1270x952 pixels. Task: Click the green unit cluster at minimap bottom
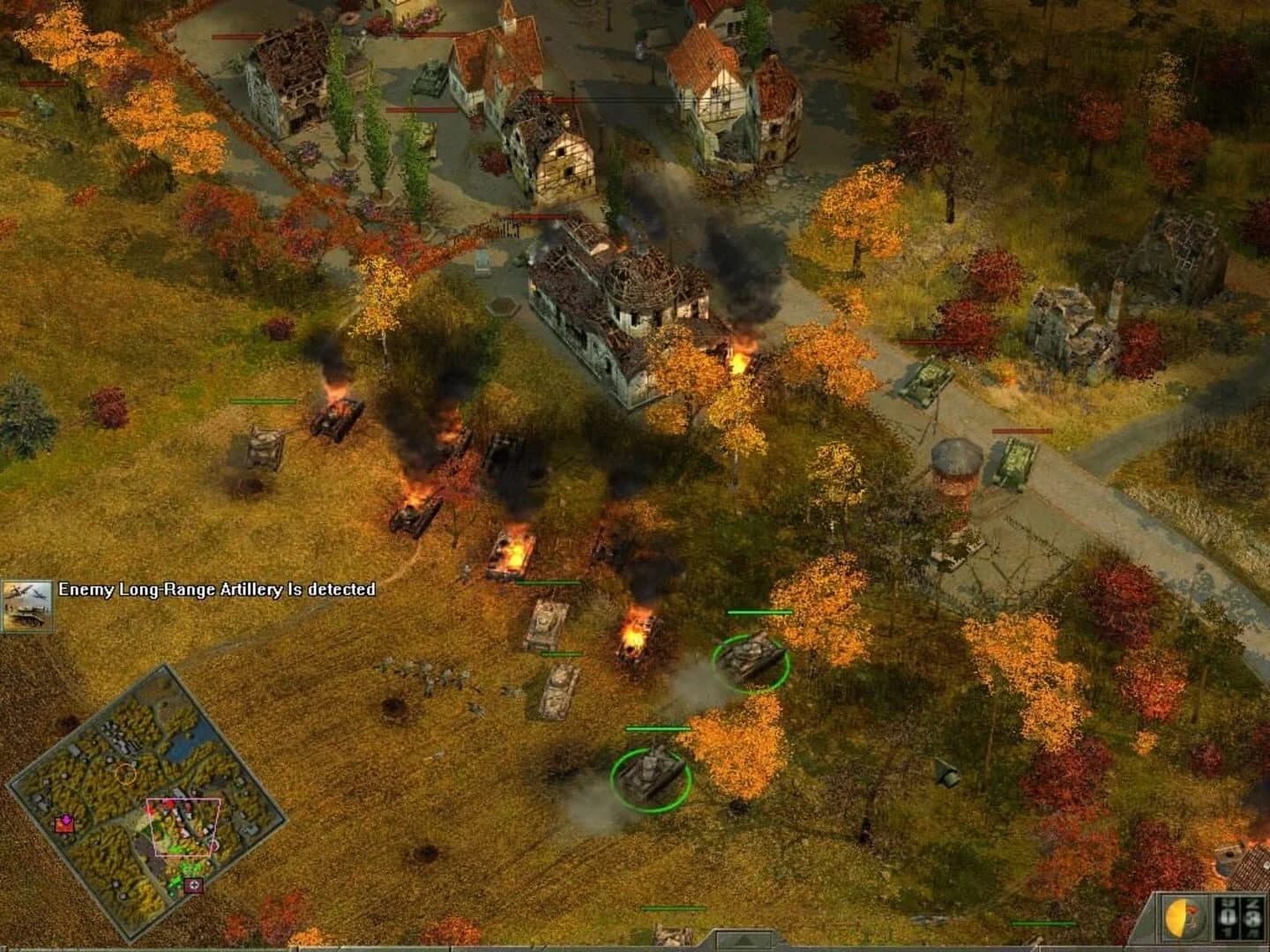coord(187,868)
